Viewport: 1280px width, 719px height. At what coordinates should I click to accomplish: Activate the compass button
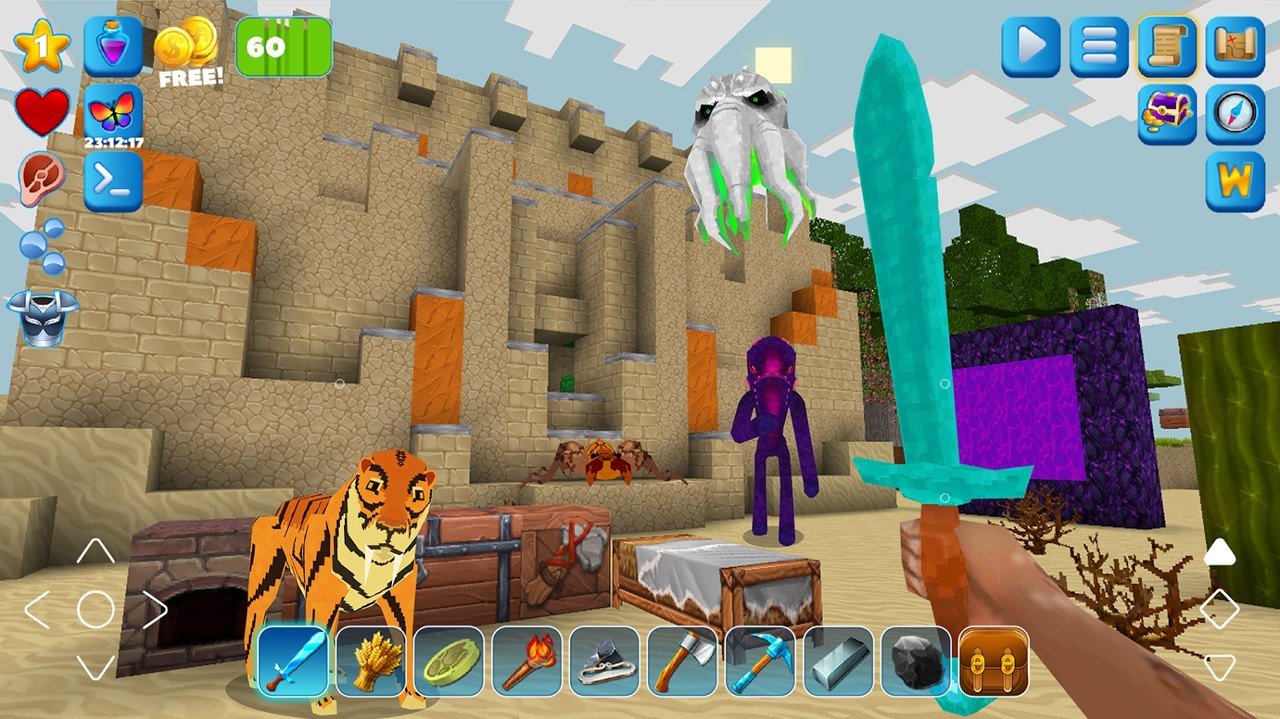point(1235,114)
